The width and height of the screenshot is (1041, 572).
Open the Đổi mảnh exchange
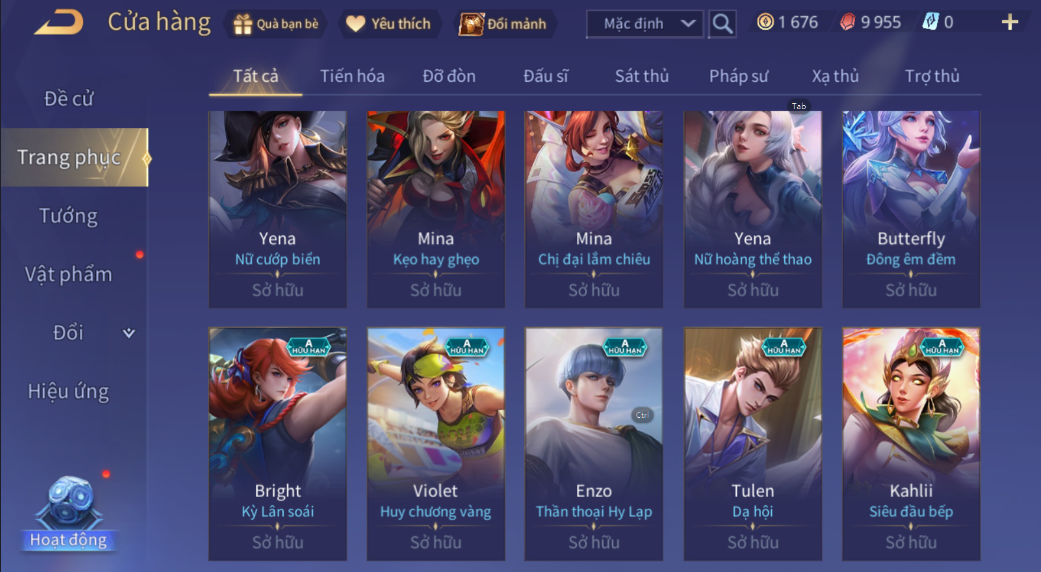[503, 24]
